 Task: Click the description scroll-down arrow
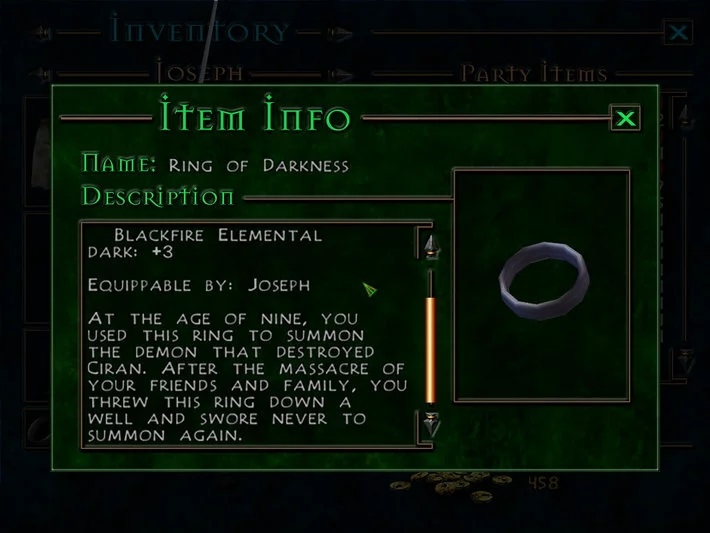click(x=431, y=423)
